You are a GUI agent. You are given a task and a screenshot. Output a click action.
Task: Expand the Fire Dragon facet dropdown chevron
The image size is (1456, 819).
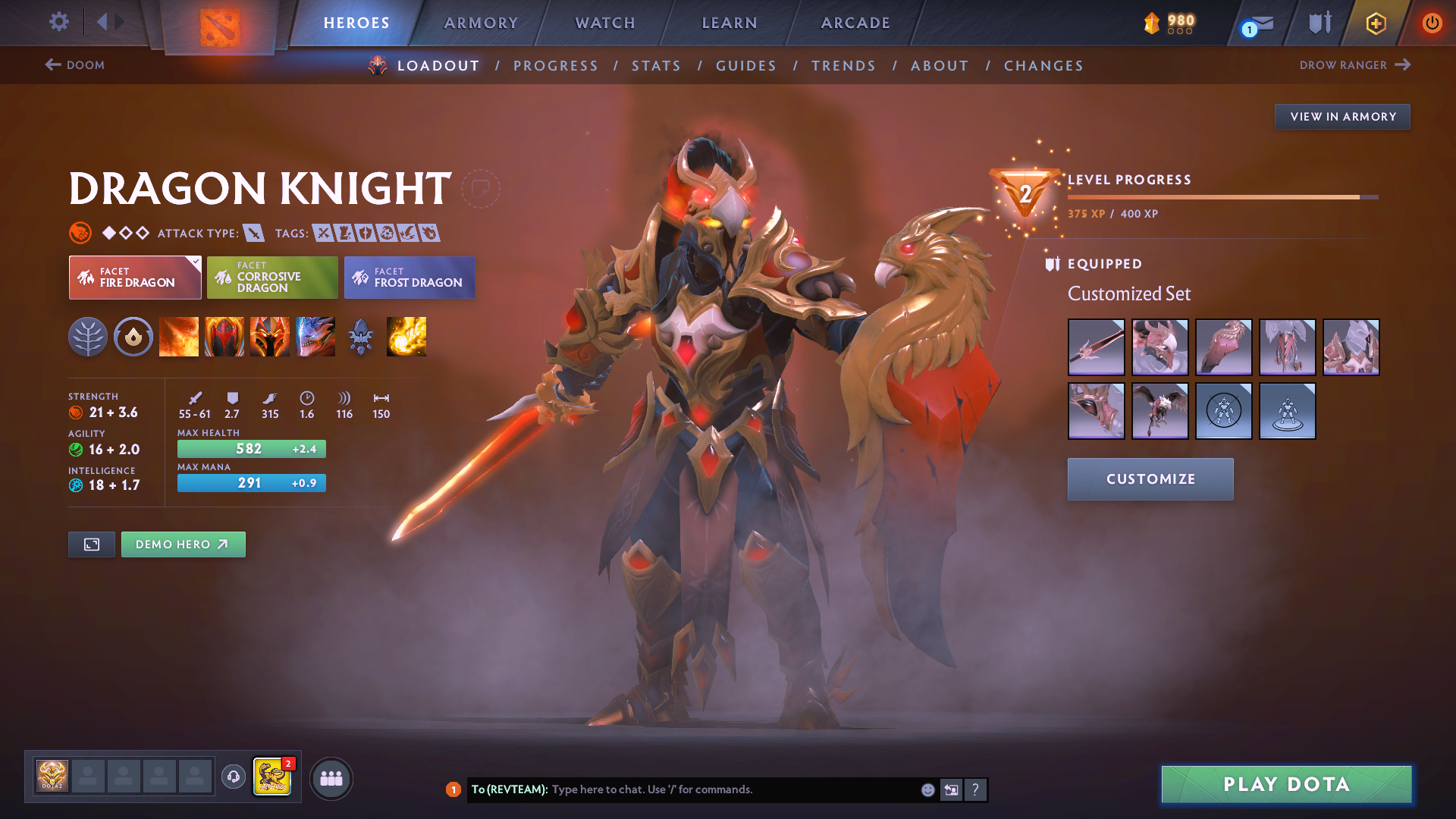coord(196,262)
